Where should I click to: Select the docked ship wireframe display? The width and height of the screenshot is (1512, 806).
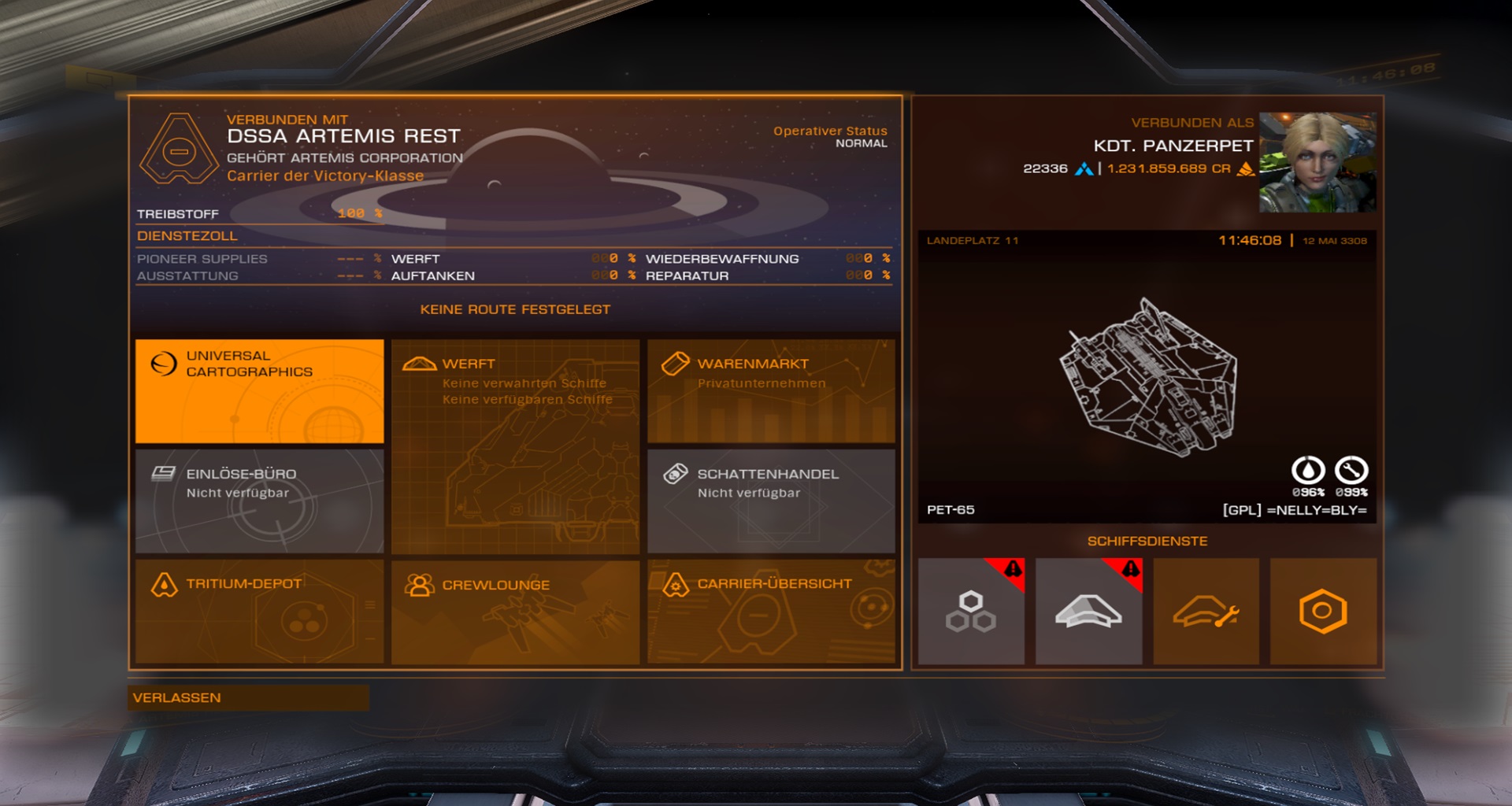pos(1148,378)
